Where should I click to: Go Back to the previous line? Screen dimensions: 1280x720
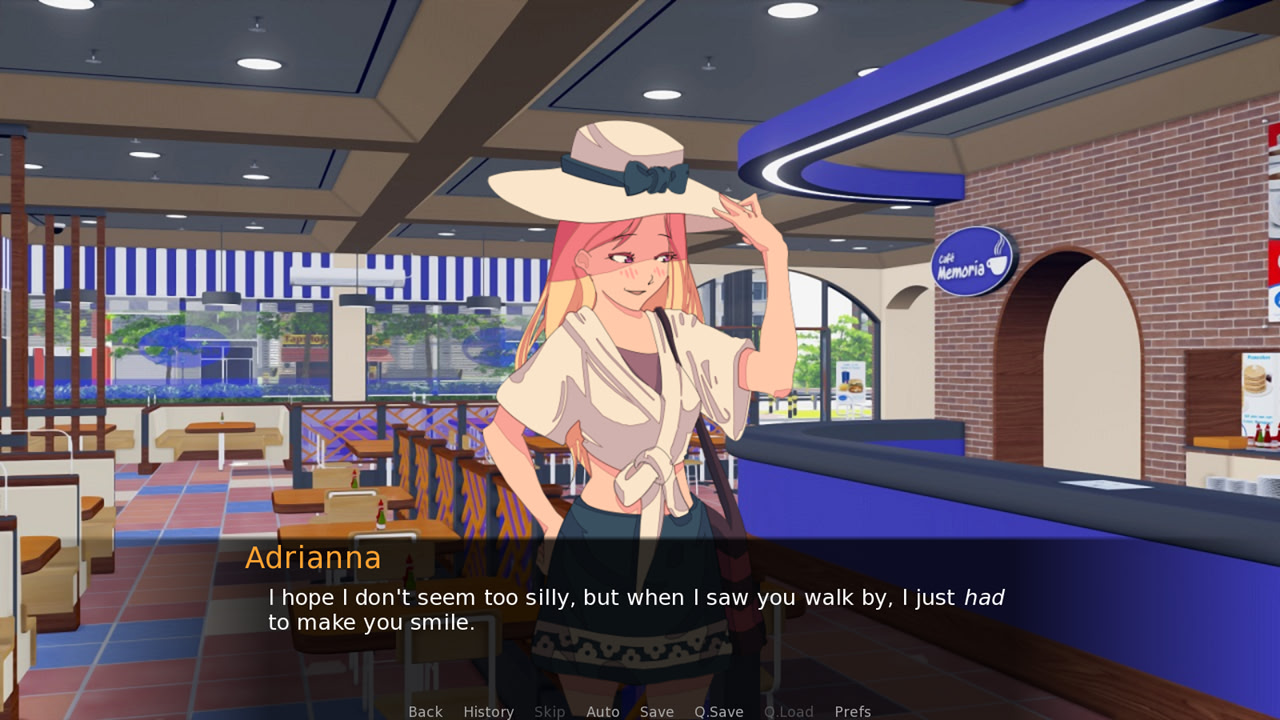[425, 711]
